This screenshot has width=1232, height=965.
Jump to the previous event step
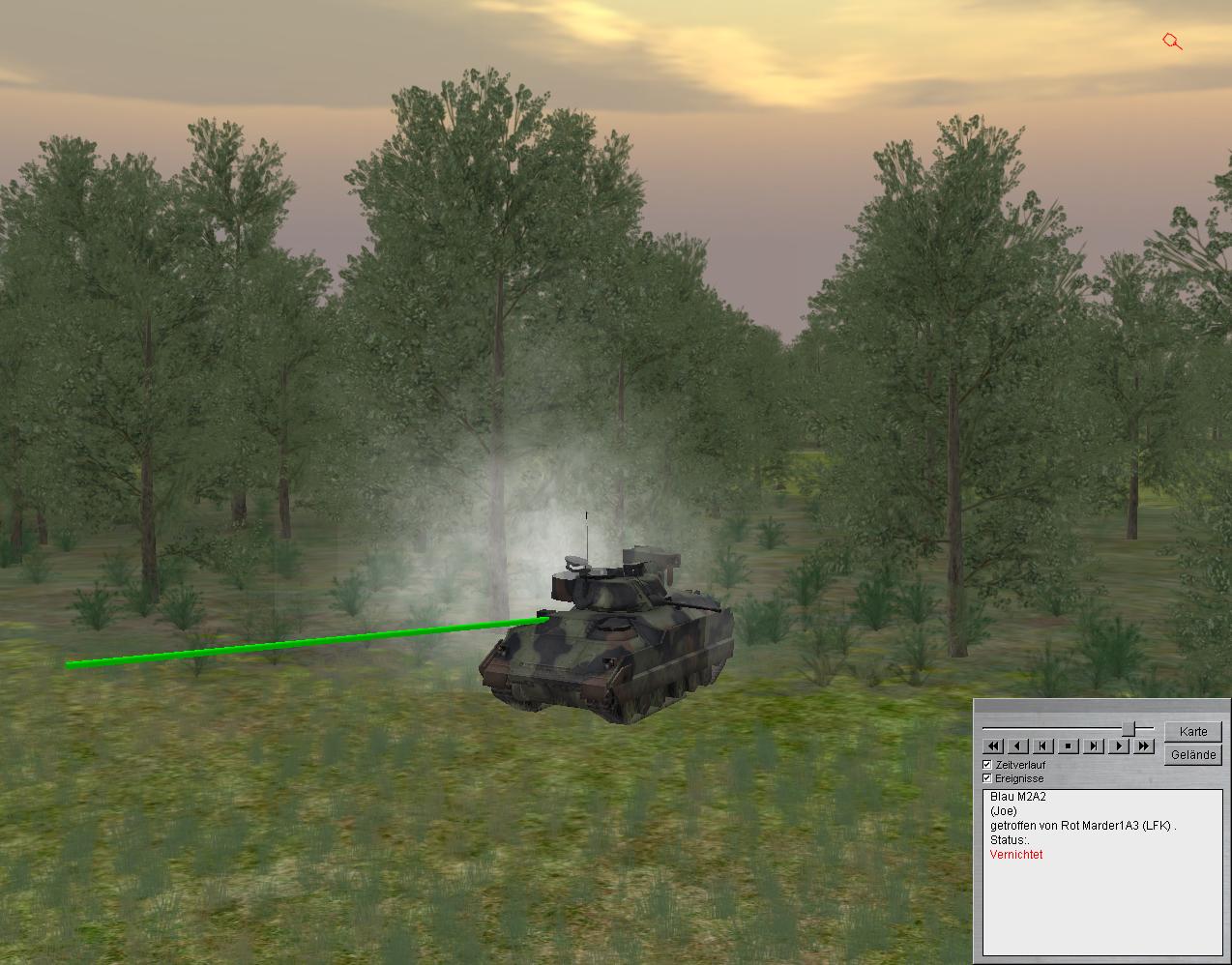(1043, 746)
